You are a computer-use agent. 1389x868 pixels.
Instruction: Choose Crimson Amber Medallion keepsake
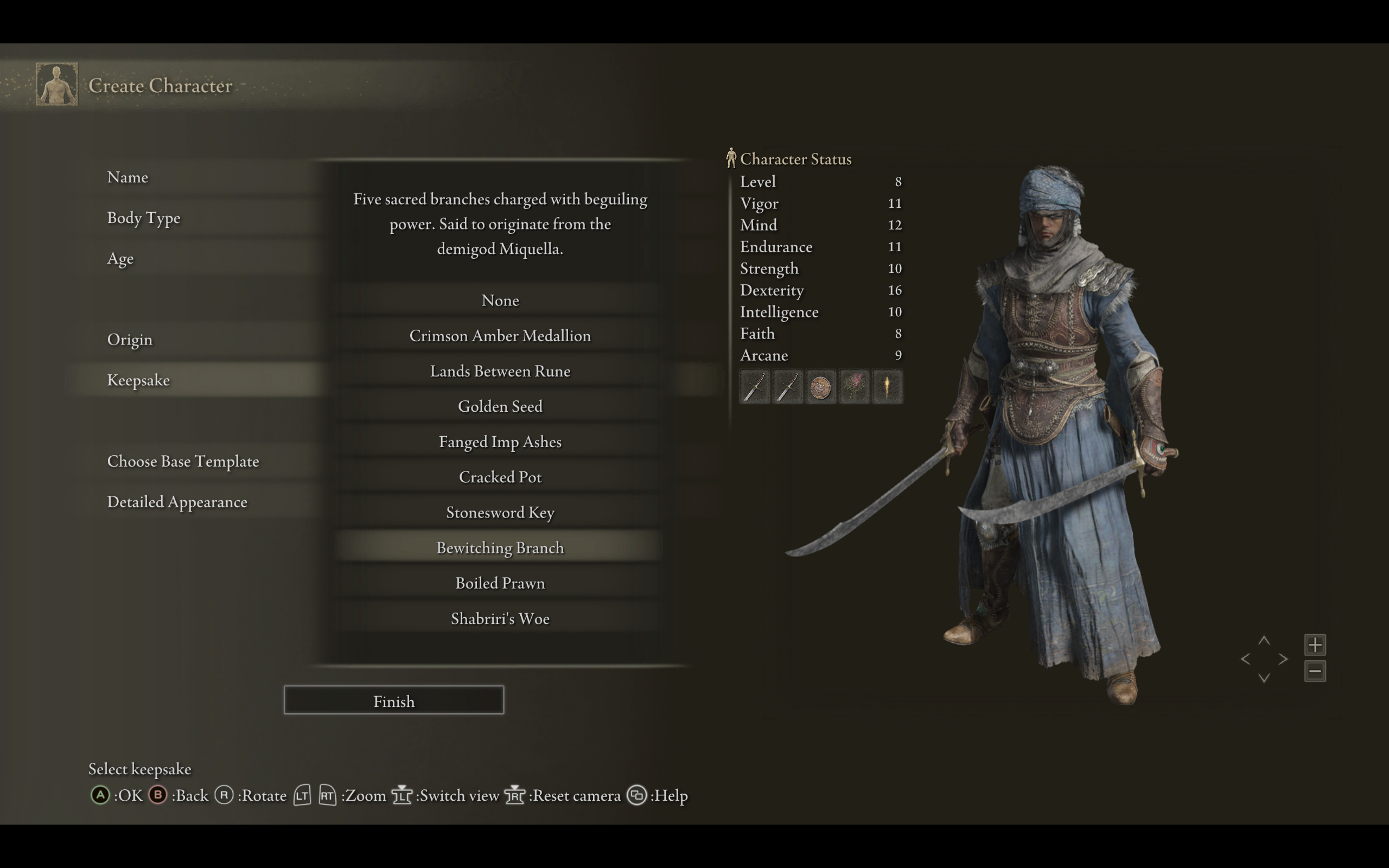(x=500, y=336)
